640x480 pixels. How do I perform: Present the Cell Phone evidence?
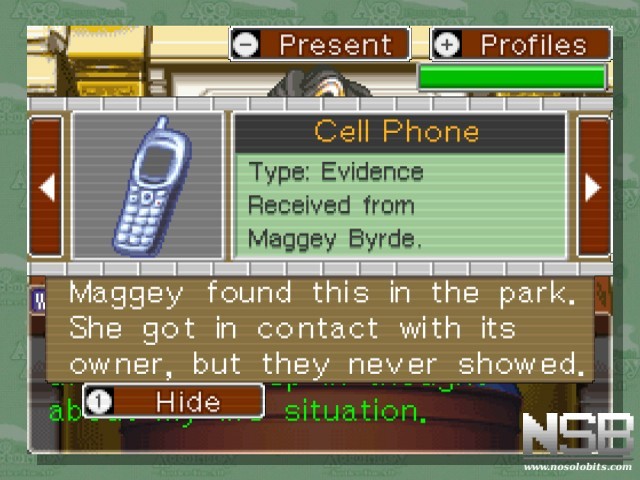point(319,44)
